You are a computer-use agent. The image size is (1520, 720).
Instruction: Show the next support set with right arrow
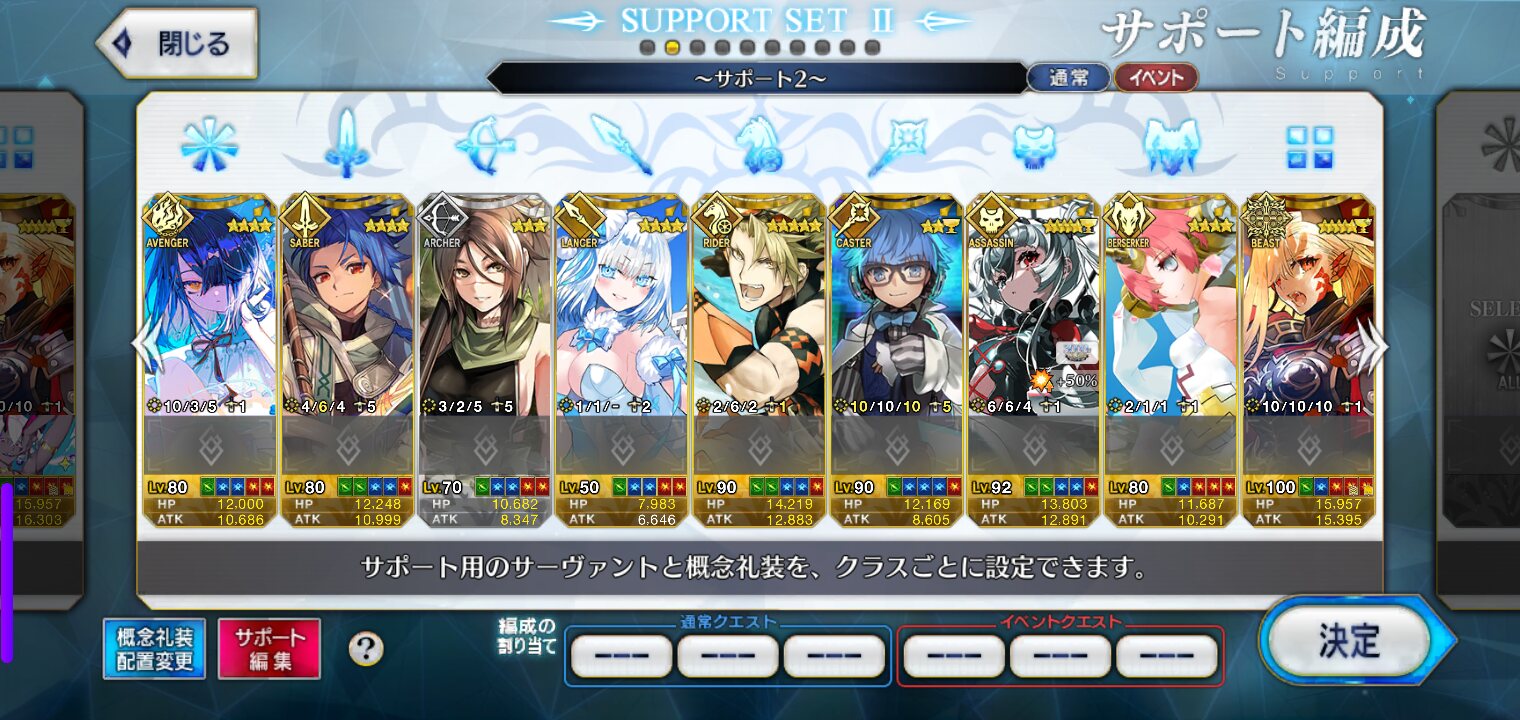pos(1376,347)
